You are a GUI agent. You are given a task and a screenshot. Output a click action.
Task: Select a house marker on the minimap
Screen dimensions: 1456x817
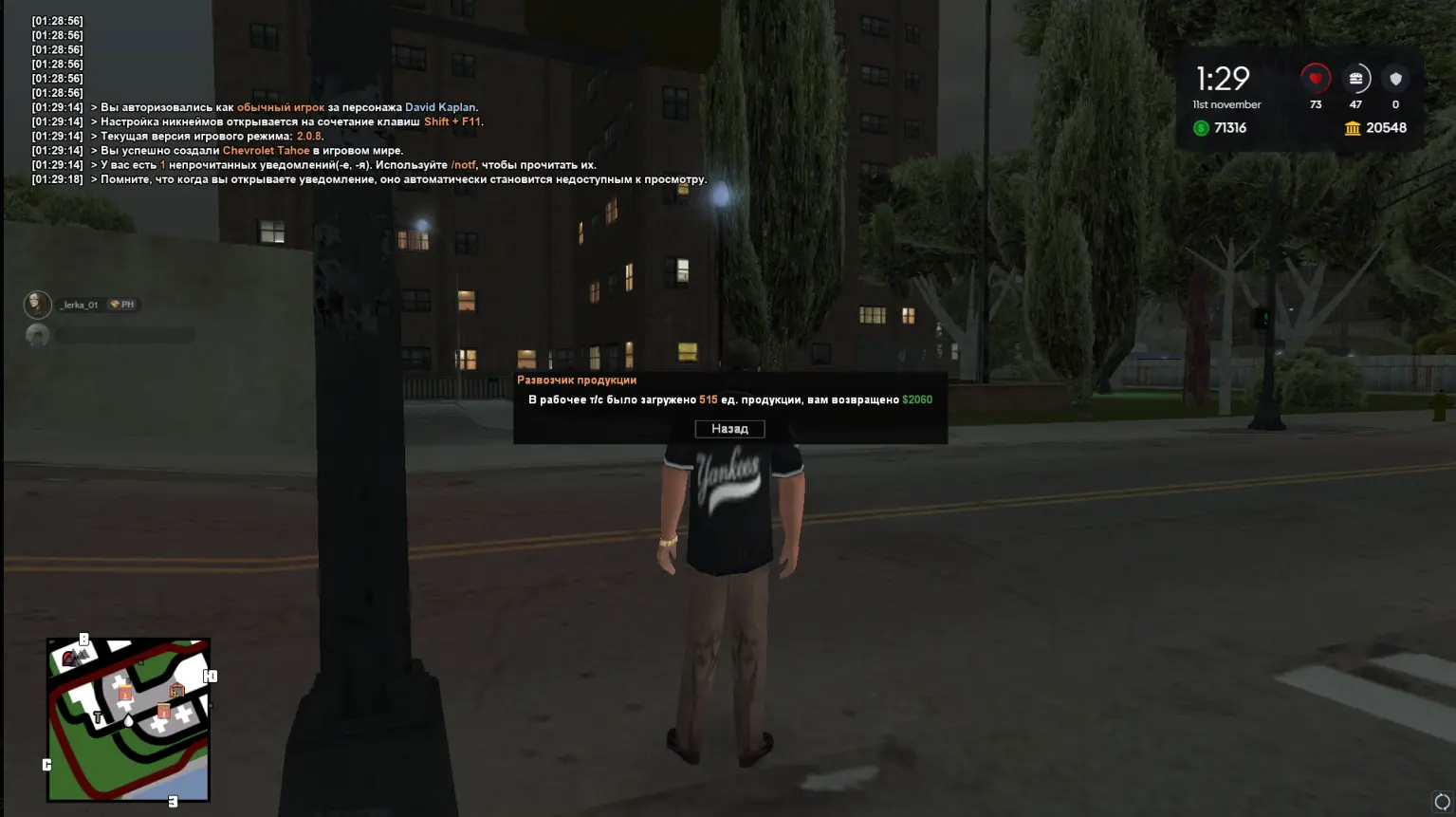tap(125, 693)
